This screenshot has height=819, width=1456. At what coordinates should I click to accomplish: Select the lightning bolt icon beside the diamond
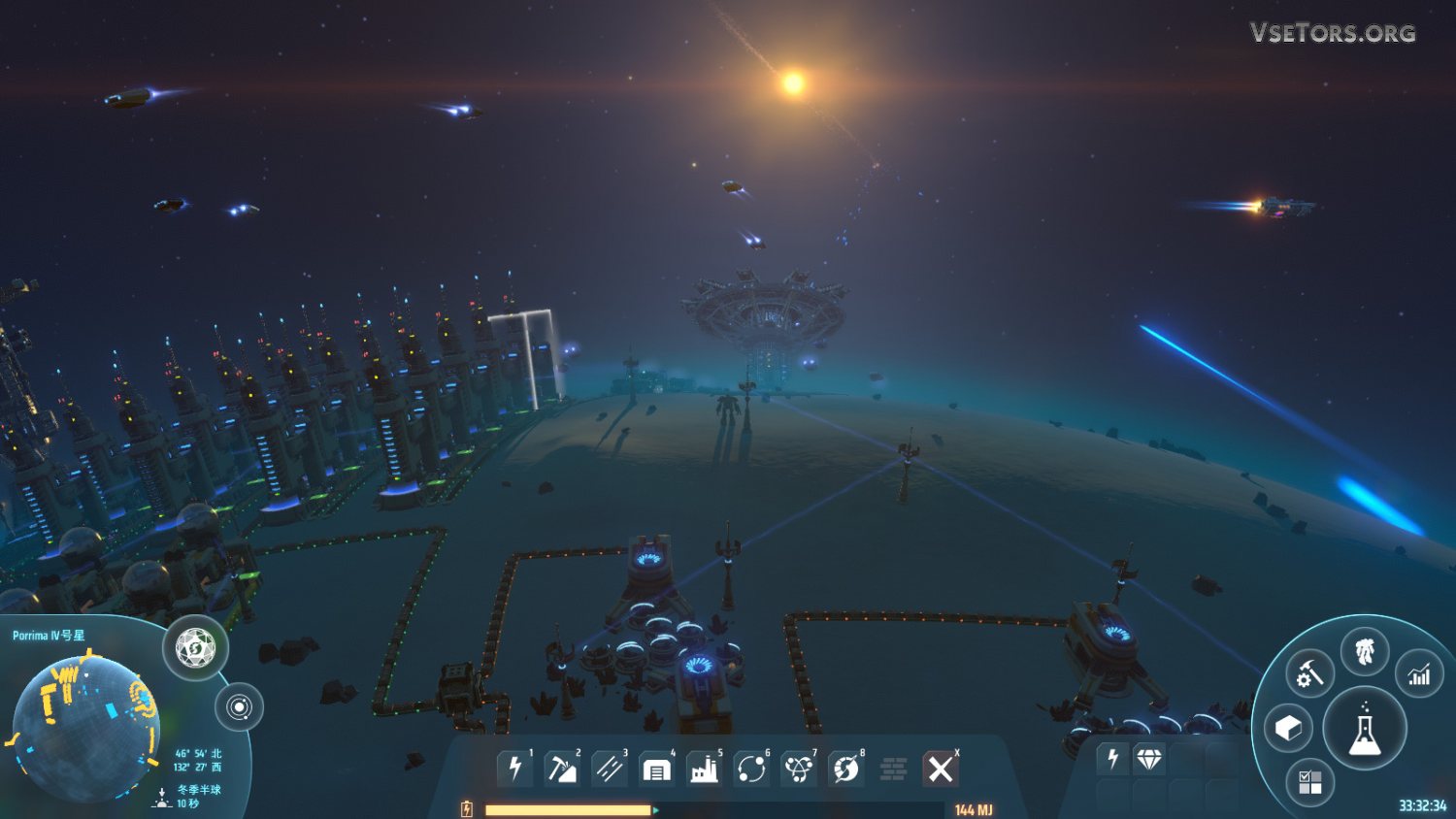click(1112, 759)
